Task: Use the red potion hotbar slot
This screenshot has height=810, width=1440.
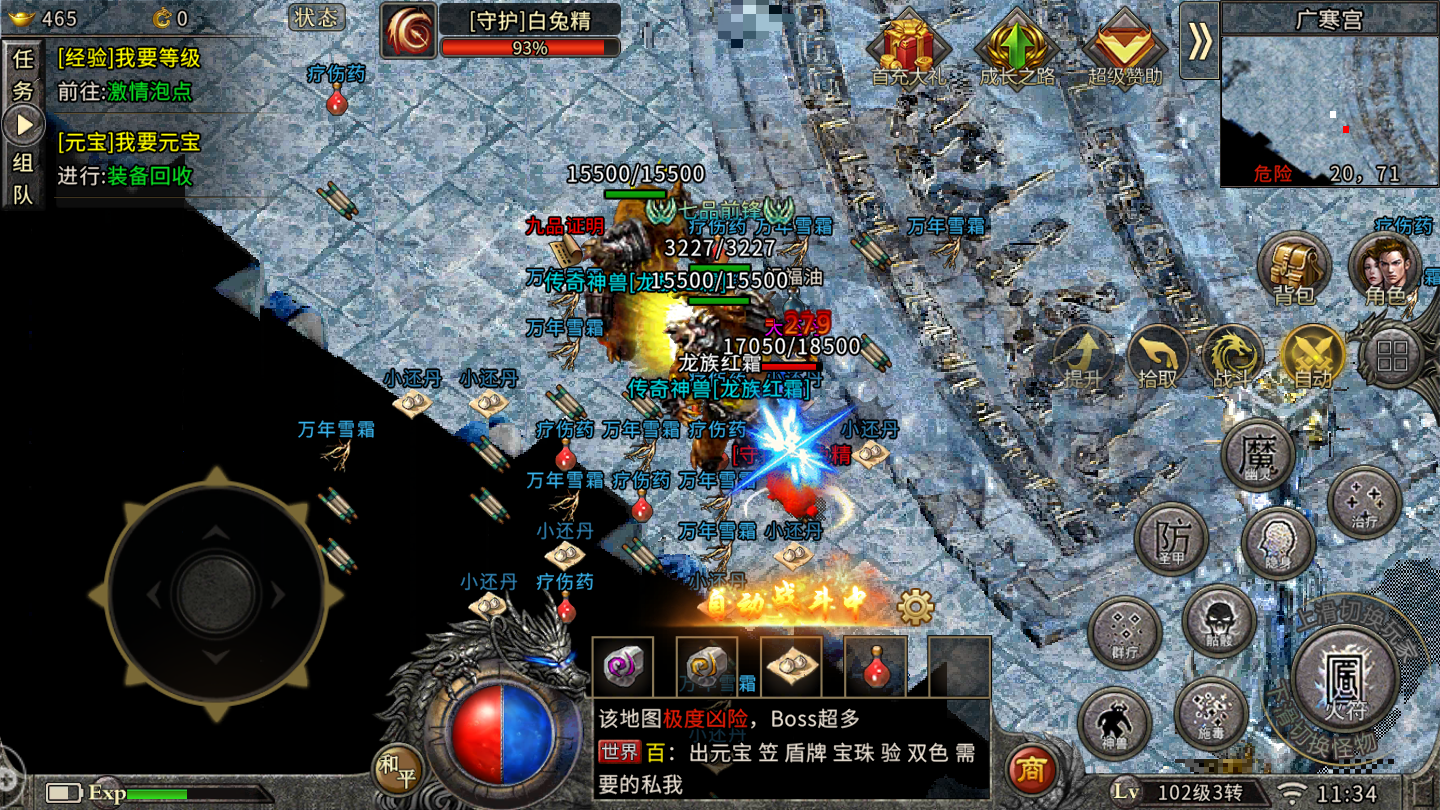Action: tap(875, 666)
